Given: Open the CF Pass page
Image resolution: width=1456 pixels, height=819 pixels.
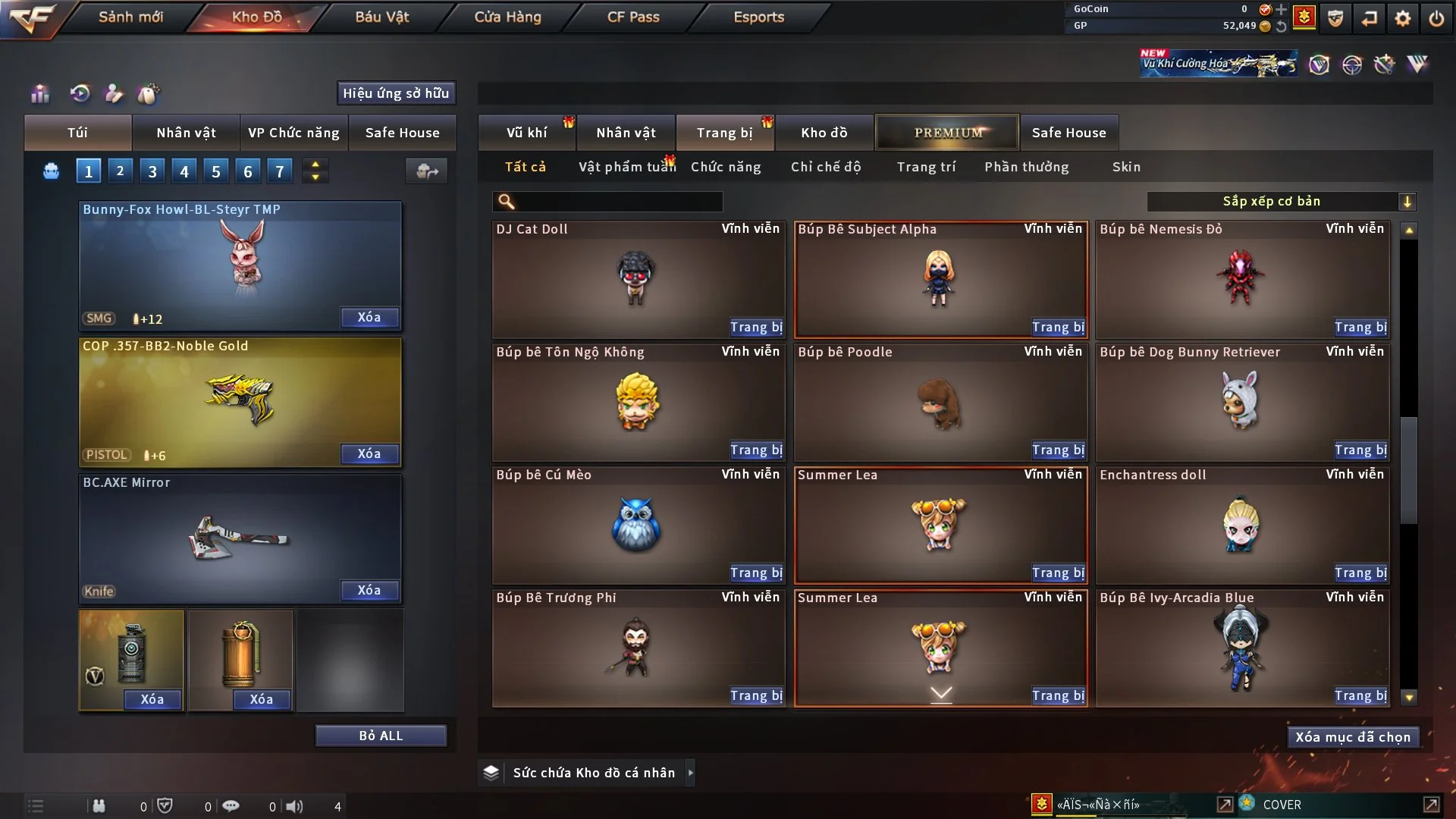Looking at the screenshot, I should click(633, 17).
